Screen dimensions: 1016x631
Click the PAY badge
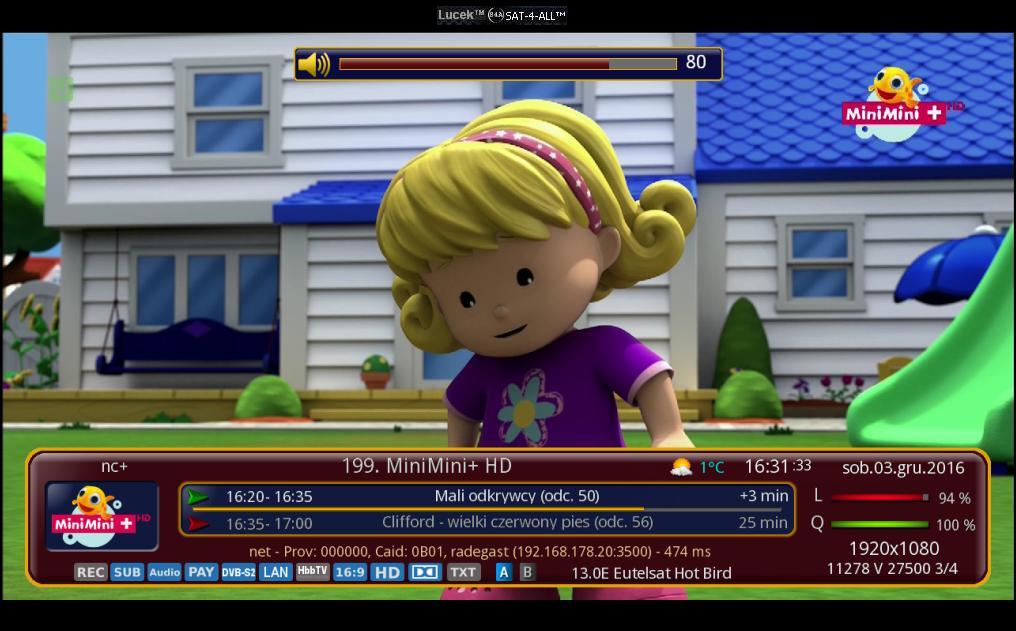(x=201, y=572)
